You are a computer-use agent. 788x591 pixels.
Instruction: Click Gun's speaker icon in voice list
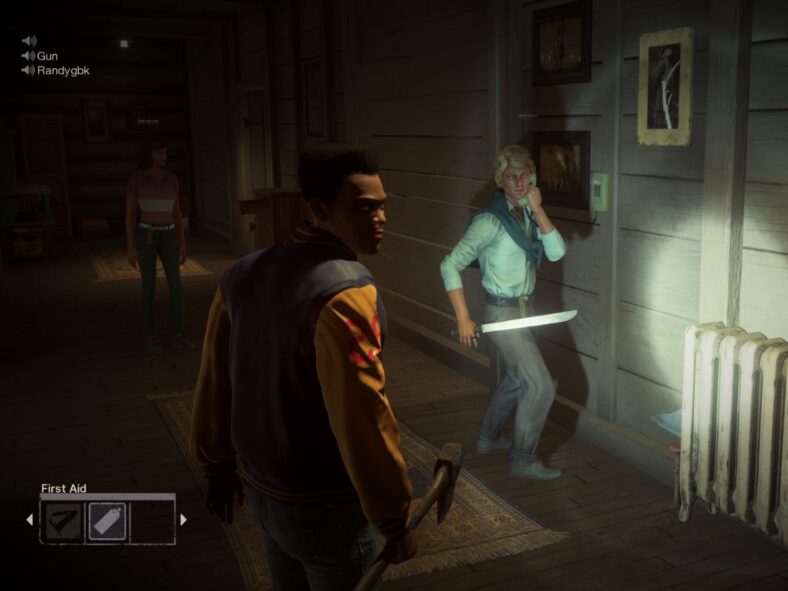28,56
